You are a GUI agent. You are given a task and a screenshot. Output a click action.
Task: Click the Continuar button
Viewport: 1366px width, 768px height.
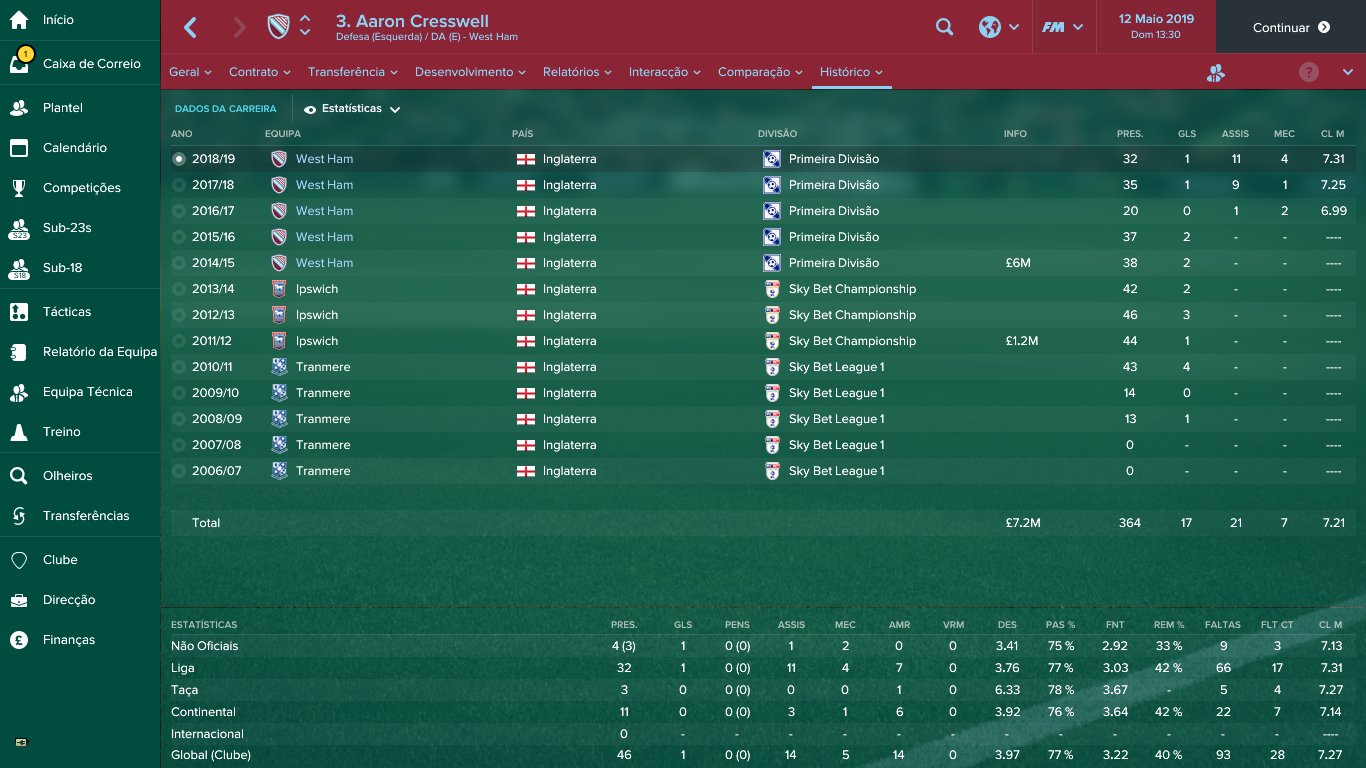[1290, 28]
